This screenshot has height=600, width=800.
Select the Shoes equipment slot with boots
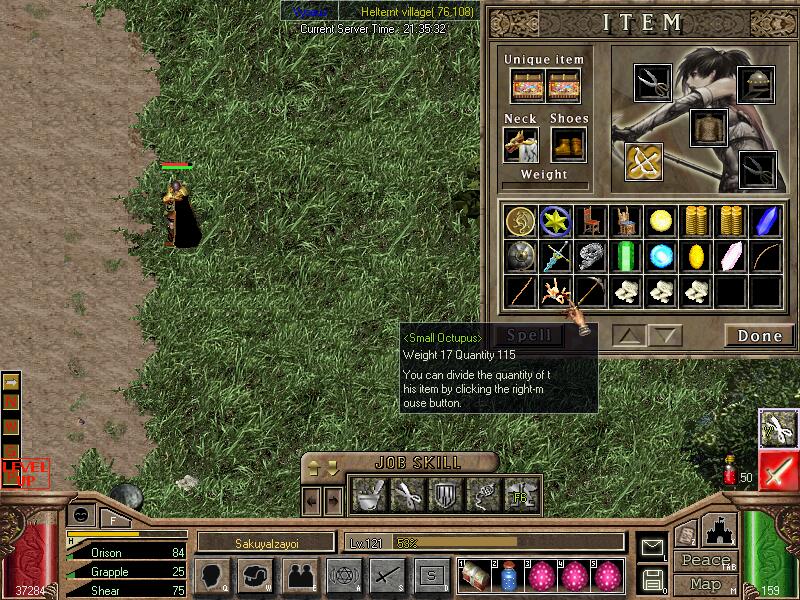568,145
